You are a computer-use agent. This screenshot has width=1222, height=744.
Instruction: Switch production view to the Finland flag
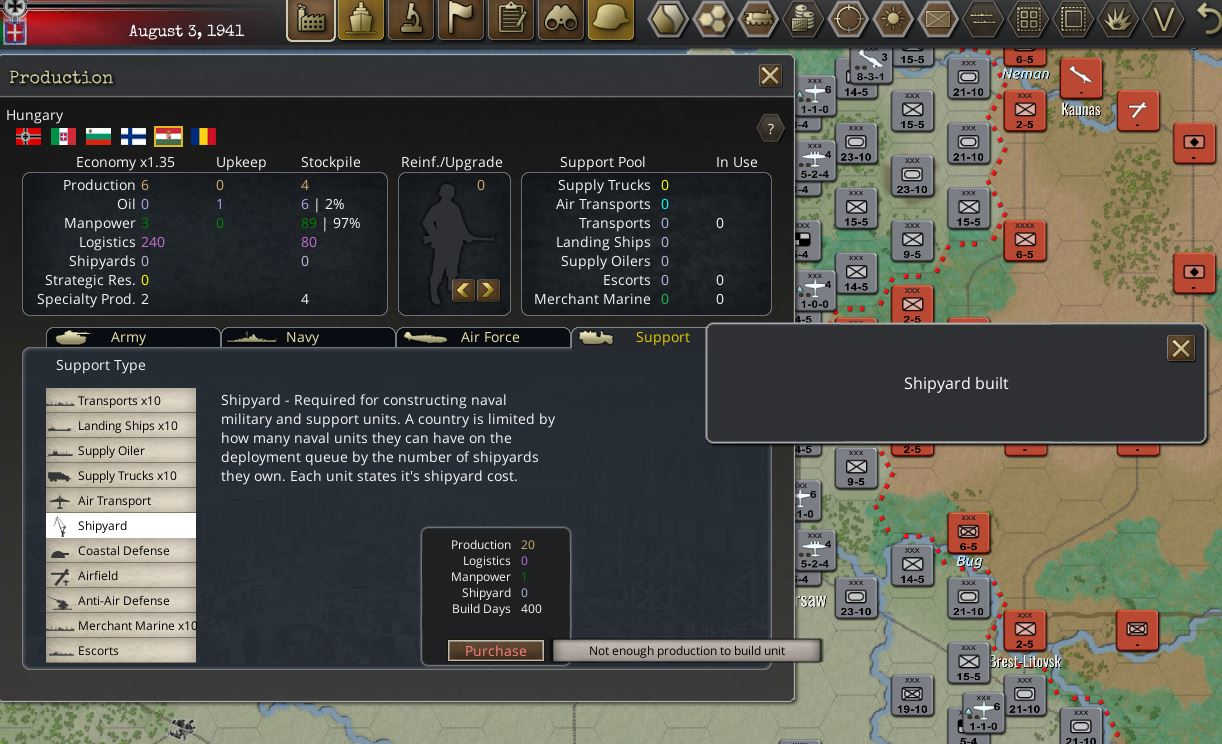click(x=133, y=136)
